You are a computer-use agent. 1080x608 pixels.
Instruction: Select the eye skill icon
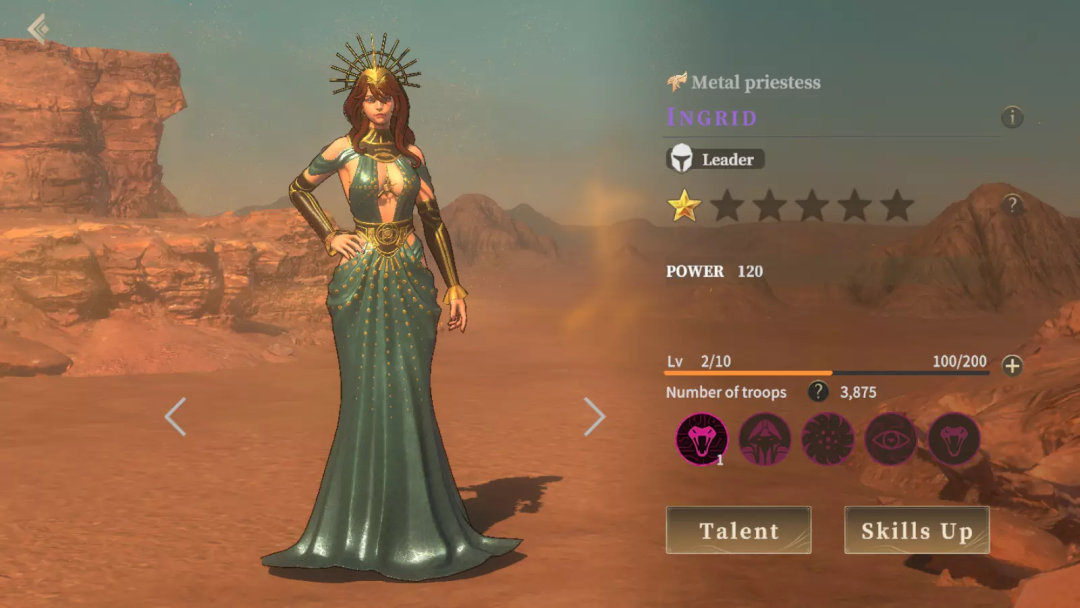[891, 439]
